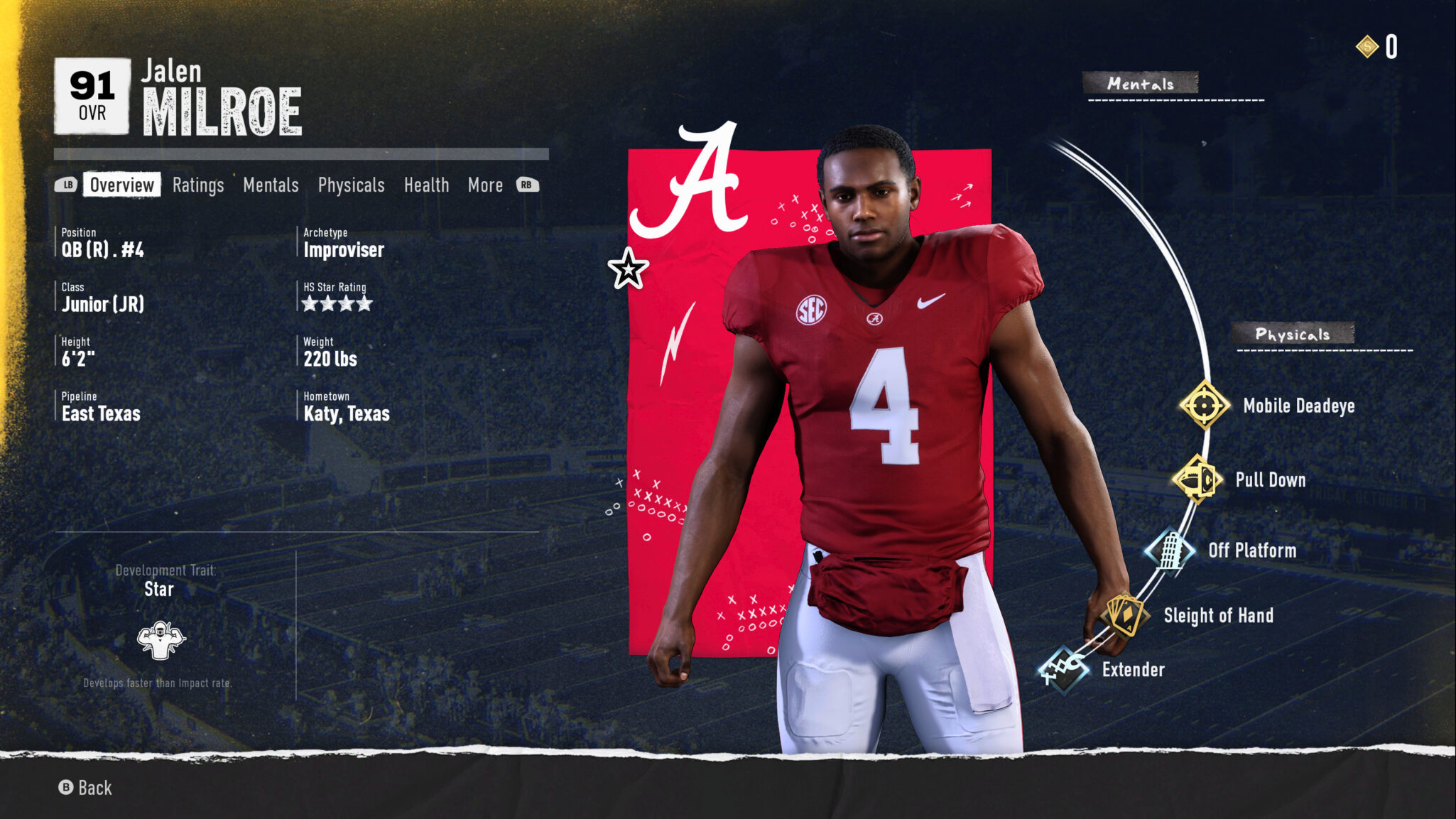
Task: Select the Mobile Deadeye ability icon
Action: point(1204,406)
